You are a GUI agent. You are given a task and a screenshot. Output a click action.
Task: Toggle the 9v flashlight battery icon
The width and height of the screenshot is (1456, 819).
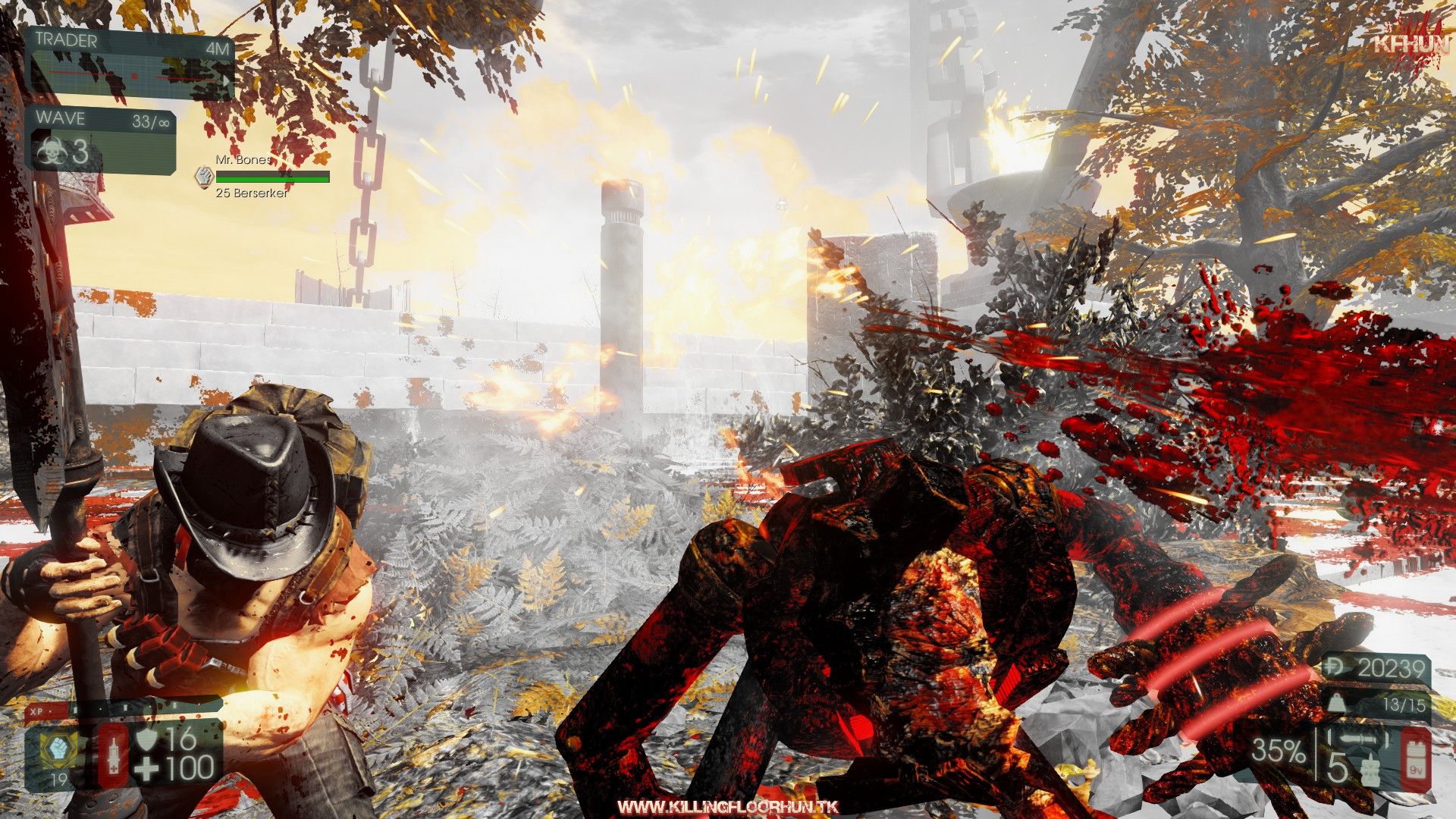point(1415,760)
